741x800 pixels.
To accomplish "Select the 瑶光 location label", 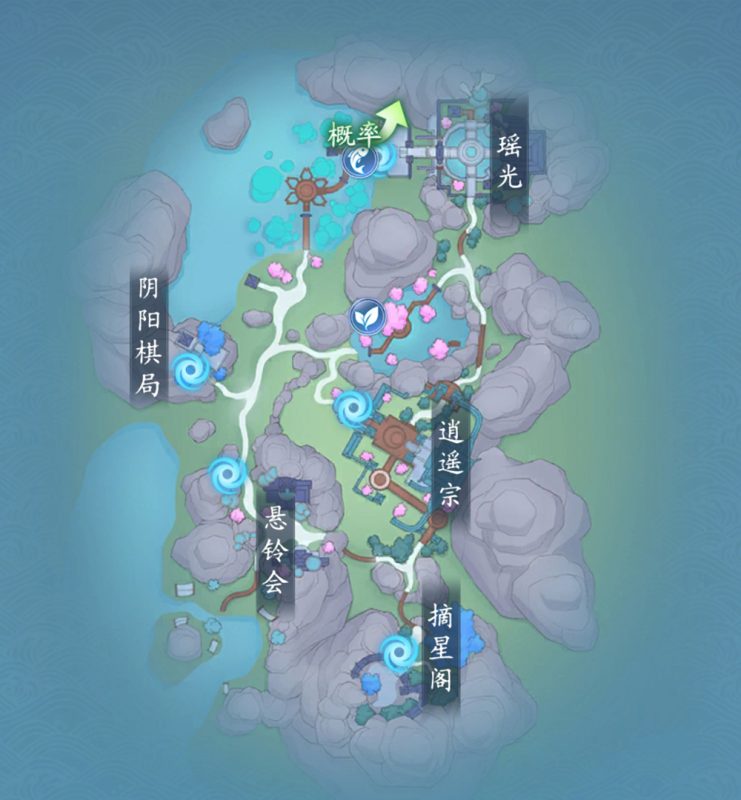I will pyautogui.click(x=510, y=162).
